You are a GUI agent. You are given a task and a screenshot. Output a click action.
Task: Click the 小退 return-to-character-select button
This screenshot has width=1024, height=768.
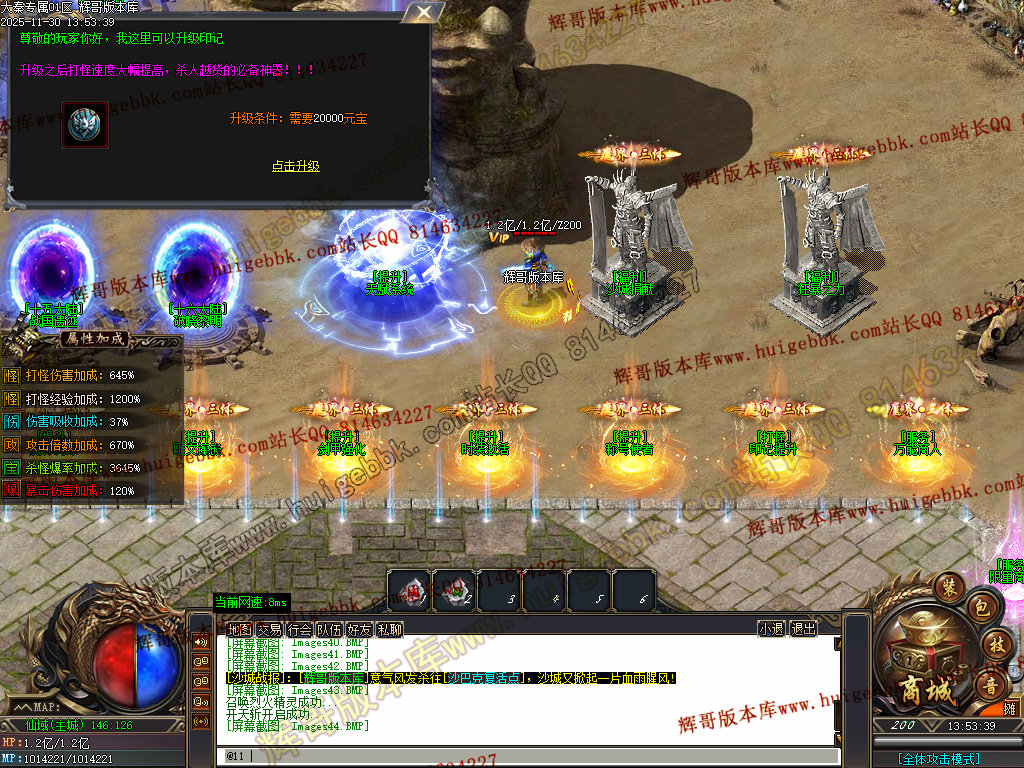click(771, 629)
